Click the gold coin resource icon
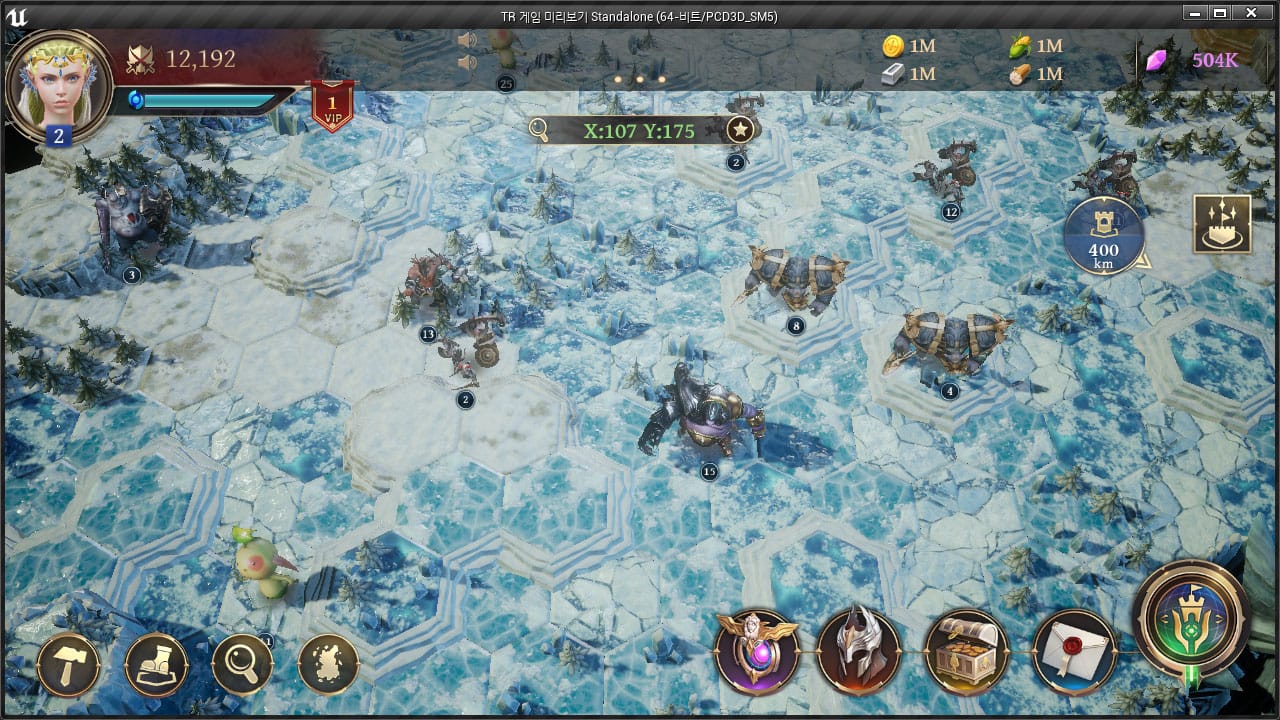Screen dimensions: 1280x720 tap(893, 46)
